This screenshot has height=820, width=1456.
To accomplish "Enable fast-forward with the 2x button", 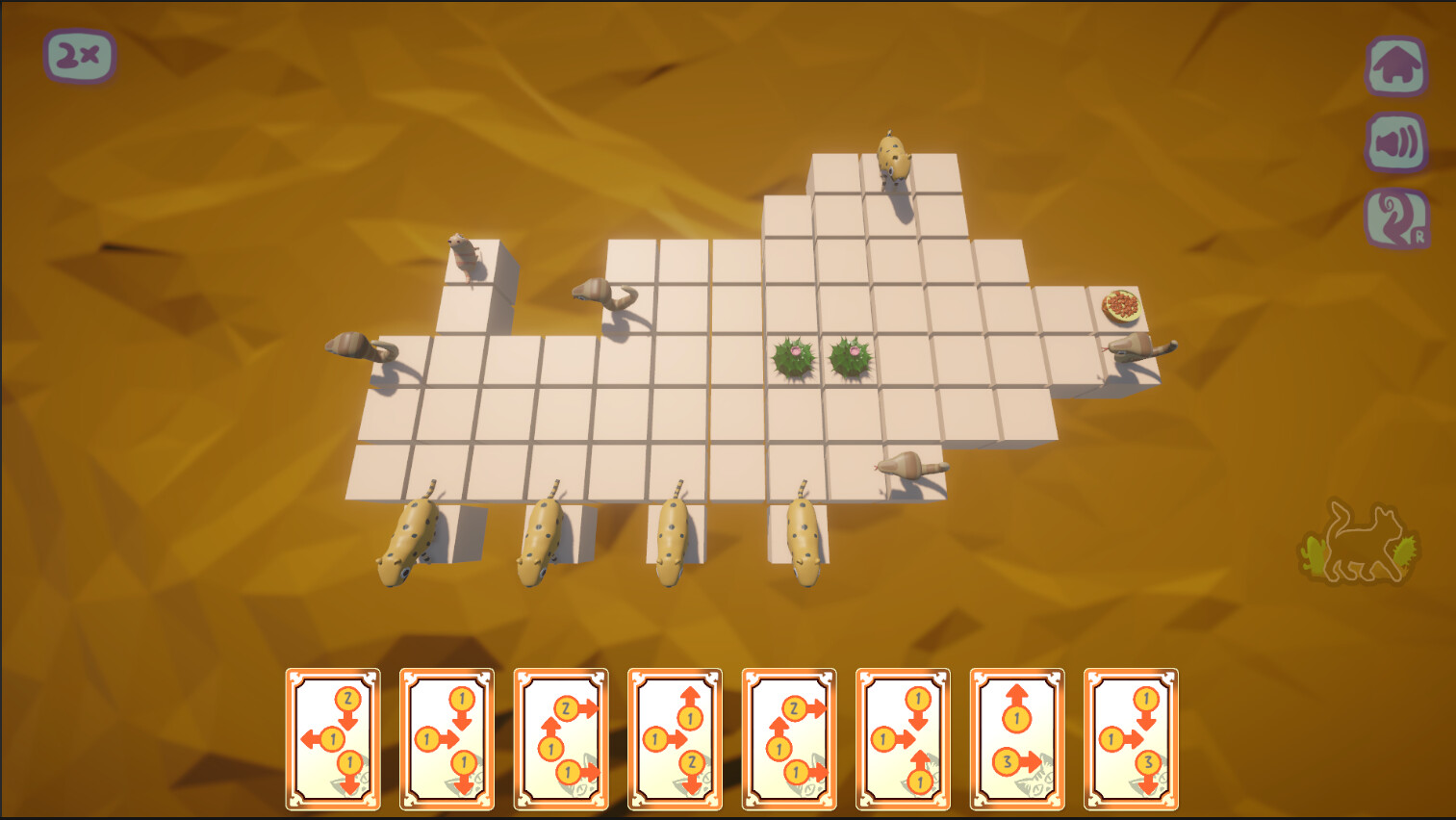I will pyautogui.click(x=79, y=56).
